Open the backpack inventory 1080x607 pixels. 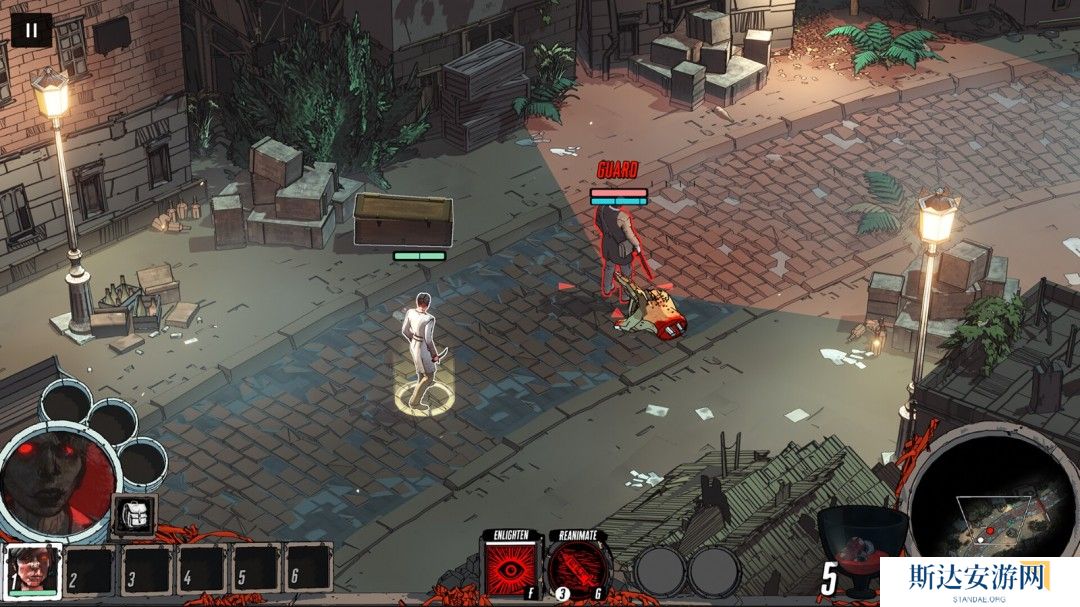pos(133,515)
